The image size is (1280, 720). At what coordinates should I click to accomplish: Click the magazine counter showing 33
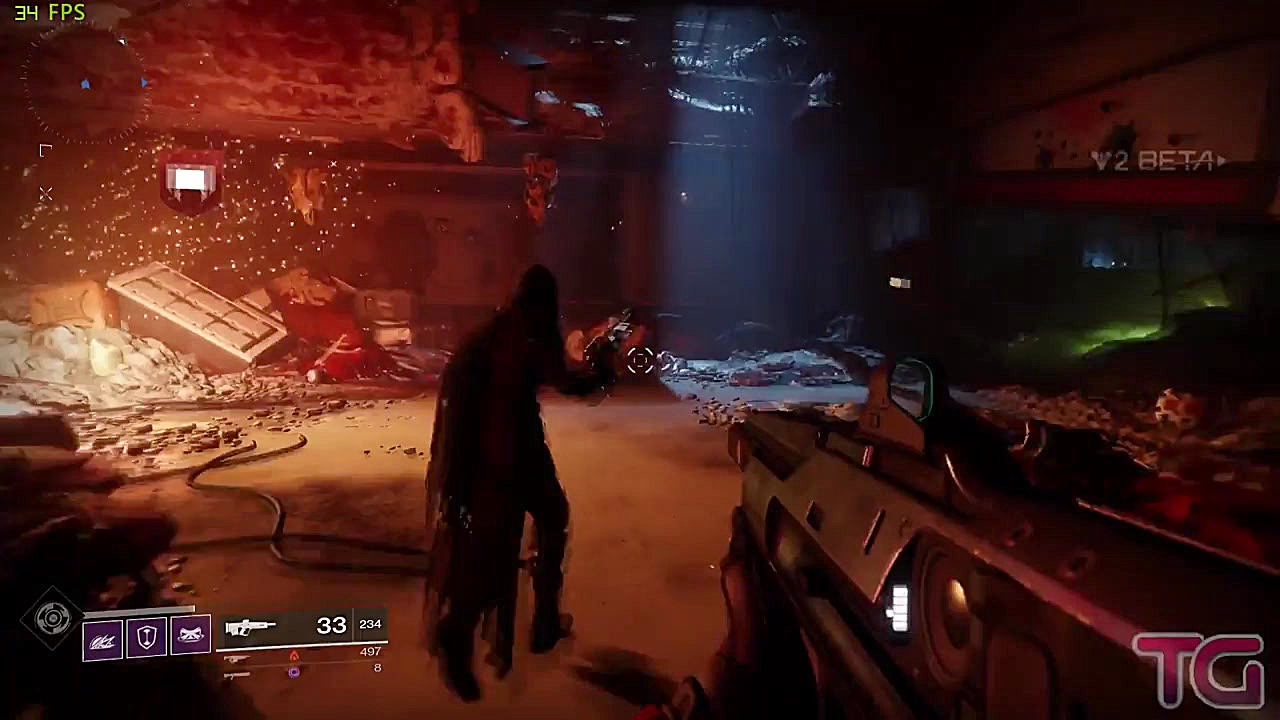[x=330, y=624]
